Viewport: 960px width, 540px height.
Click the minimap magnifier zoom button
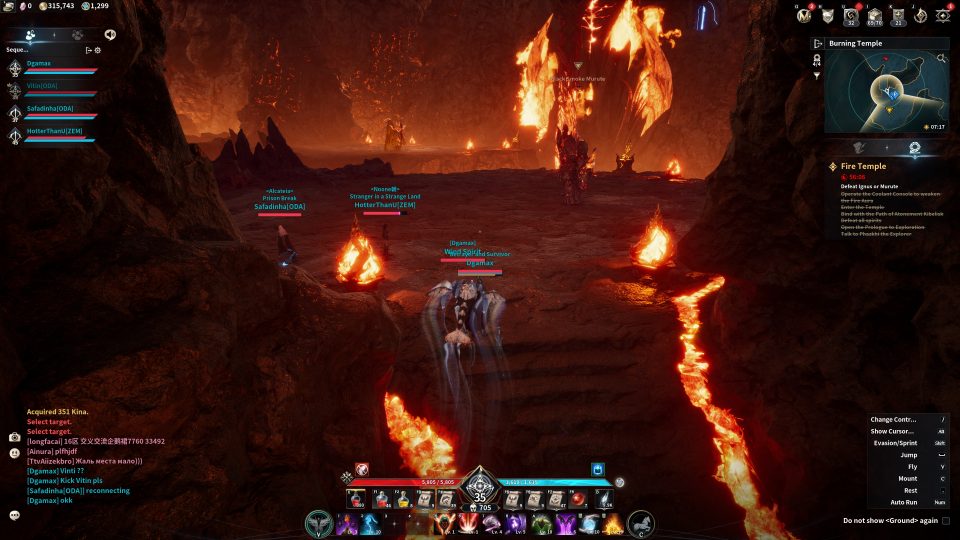click(940, 59)
